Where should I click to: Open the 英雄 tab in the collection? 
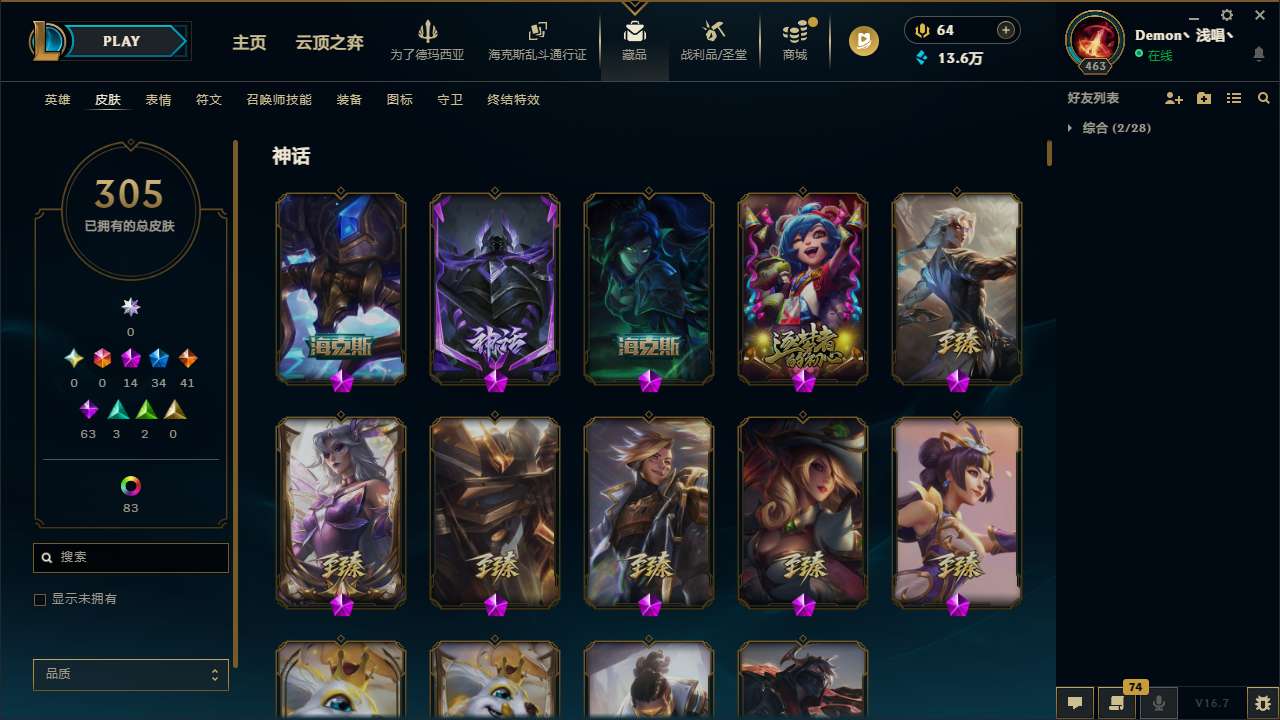[x=57, y=100]
